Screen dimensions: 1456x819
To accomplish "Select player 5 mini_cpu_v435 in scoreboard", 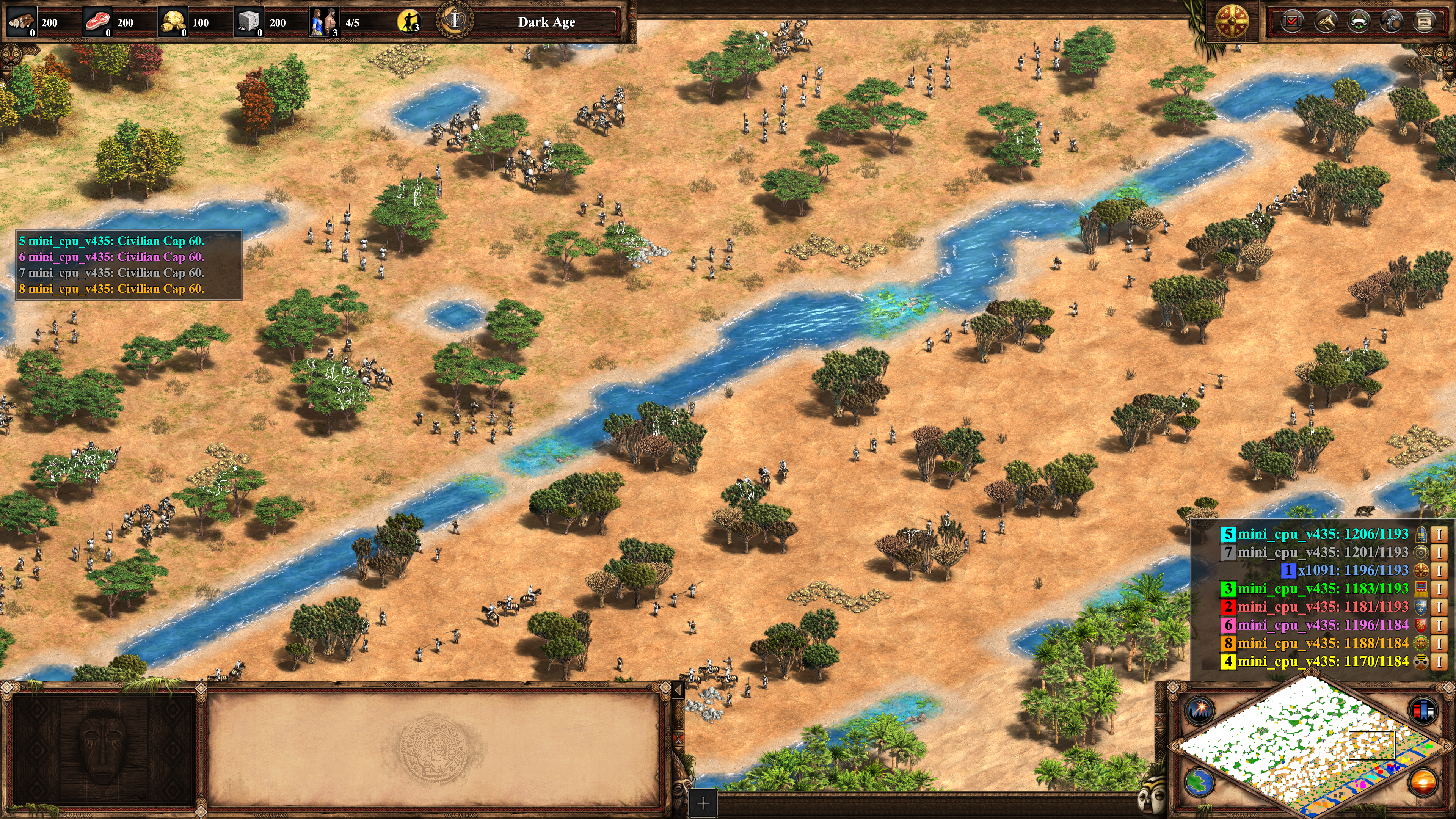I will 1322,534.
